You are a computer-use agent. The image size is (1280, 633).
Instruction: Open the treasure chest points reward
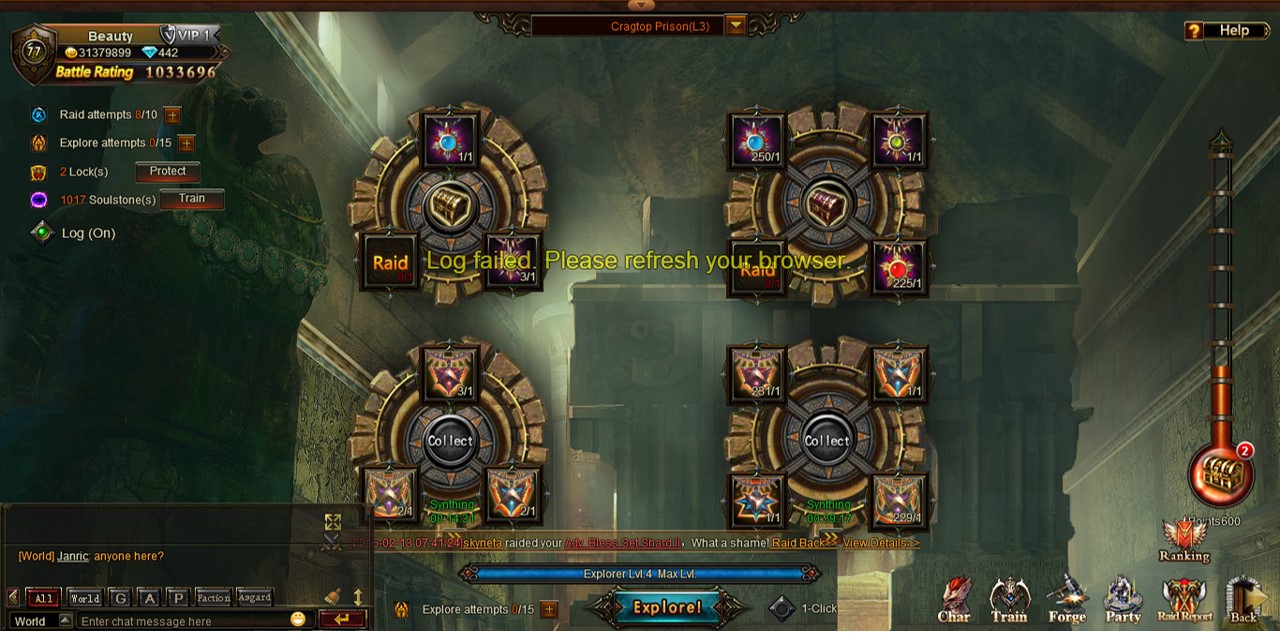1220,473
